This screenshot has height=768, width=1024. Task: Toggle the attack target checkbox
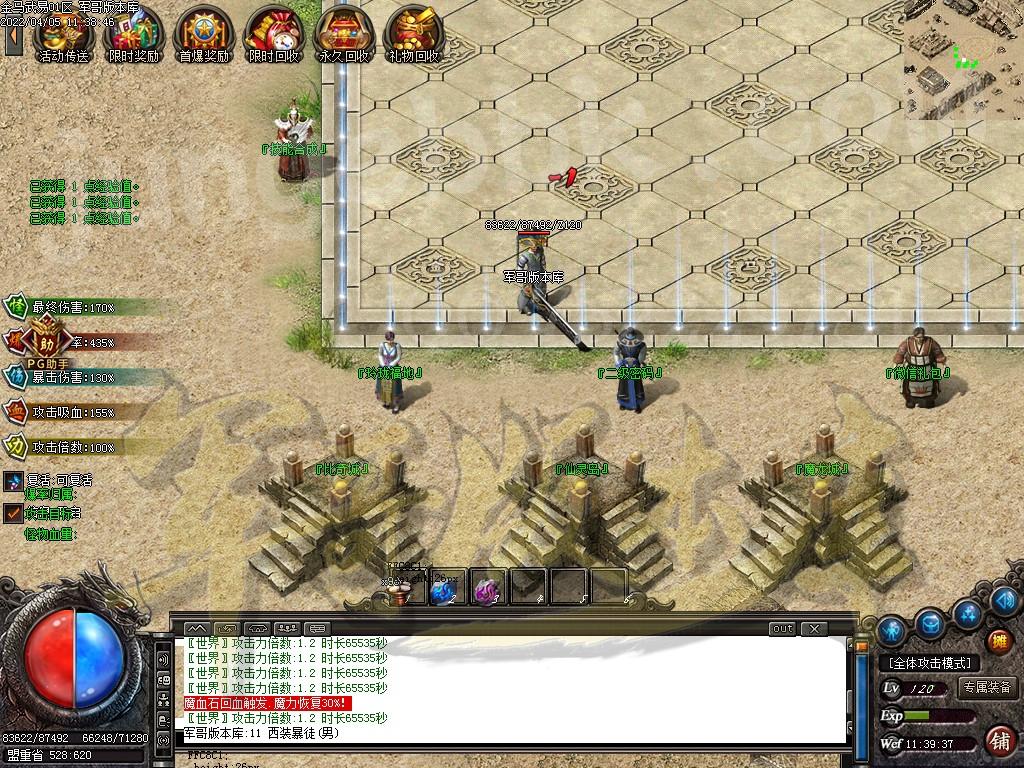[13, 513]
